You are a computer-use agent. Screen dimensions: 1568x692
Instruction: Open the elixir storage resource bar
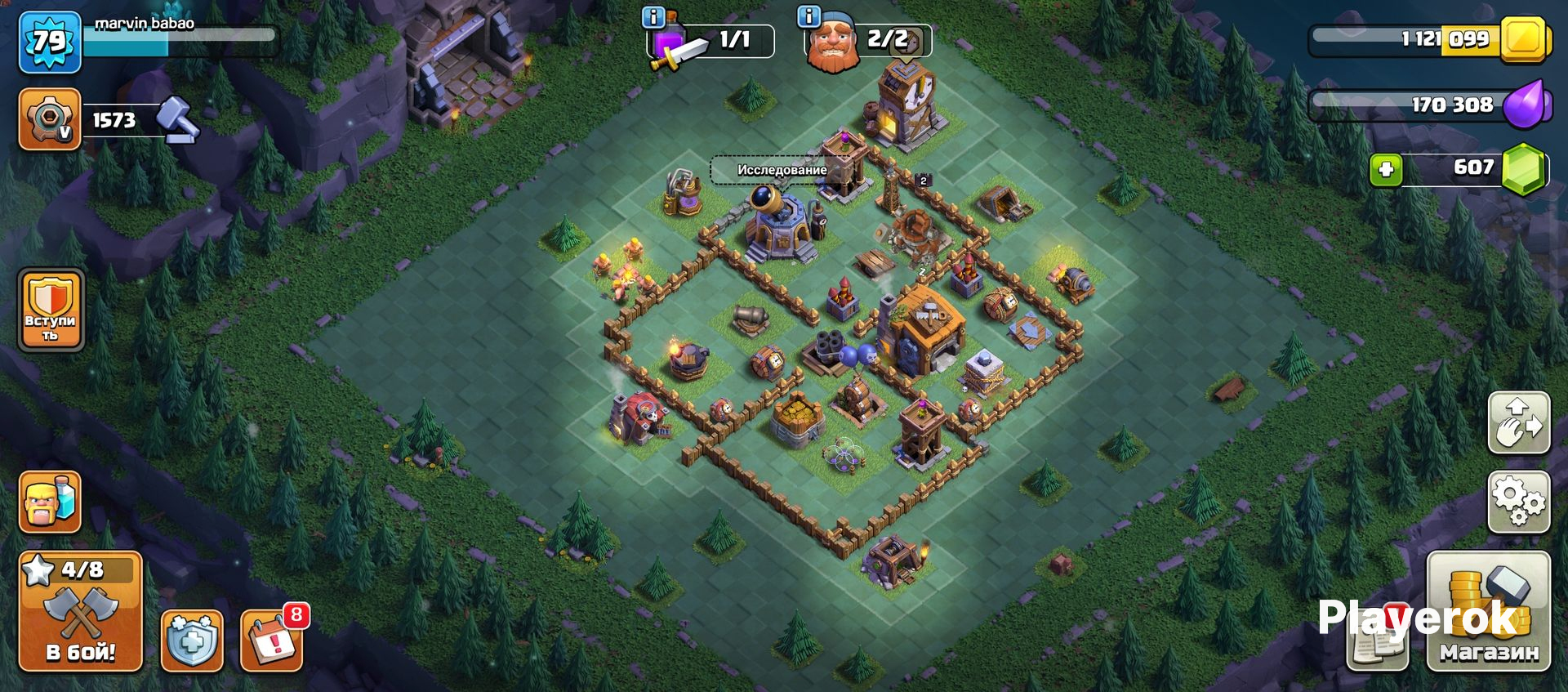click(1429, 105)
